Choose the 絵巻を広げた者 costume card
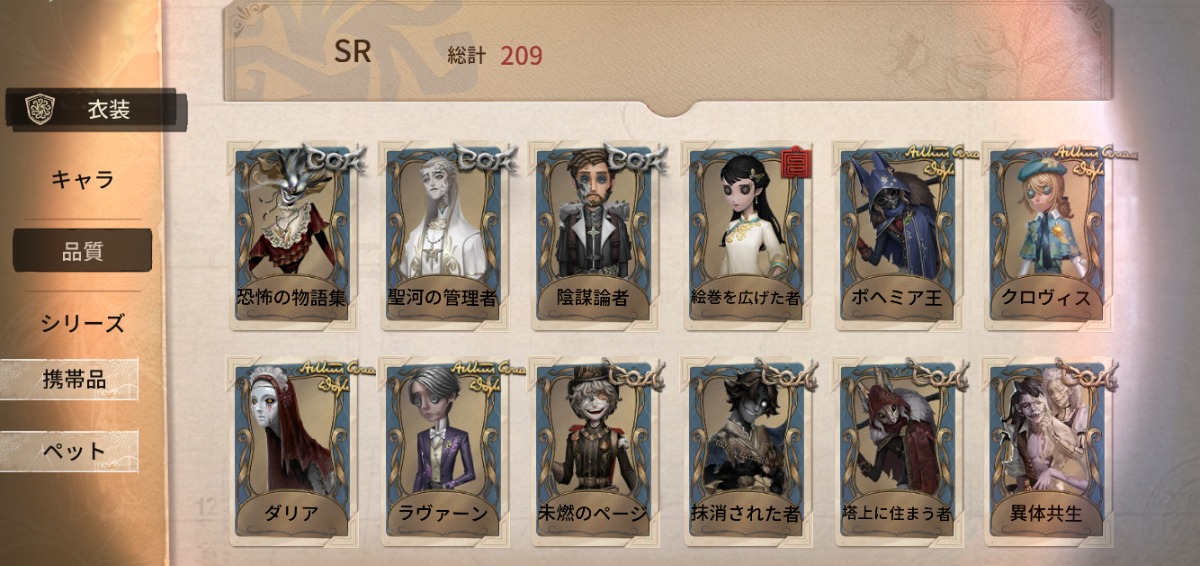Viewport: 1200px width, 566px height. [745, 236]
